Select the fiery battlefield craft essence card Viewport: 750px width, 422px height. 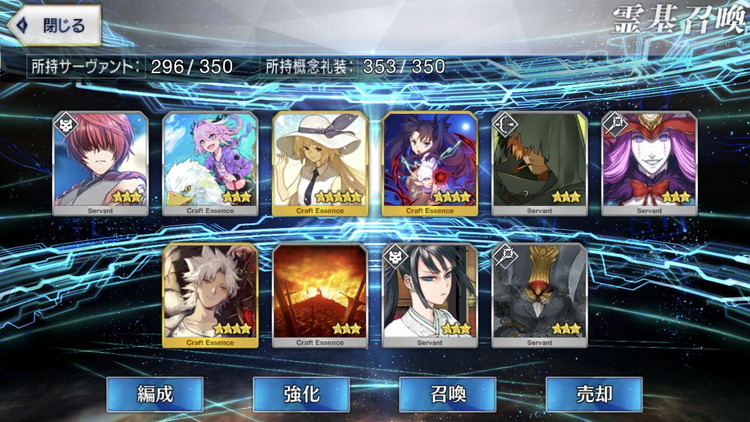(x=320, y=294)
